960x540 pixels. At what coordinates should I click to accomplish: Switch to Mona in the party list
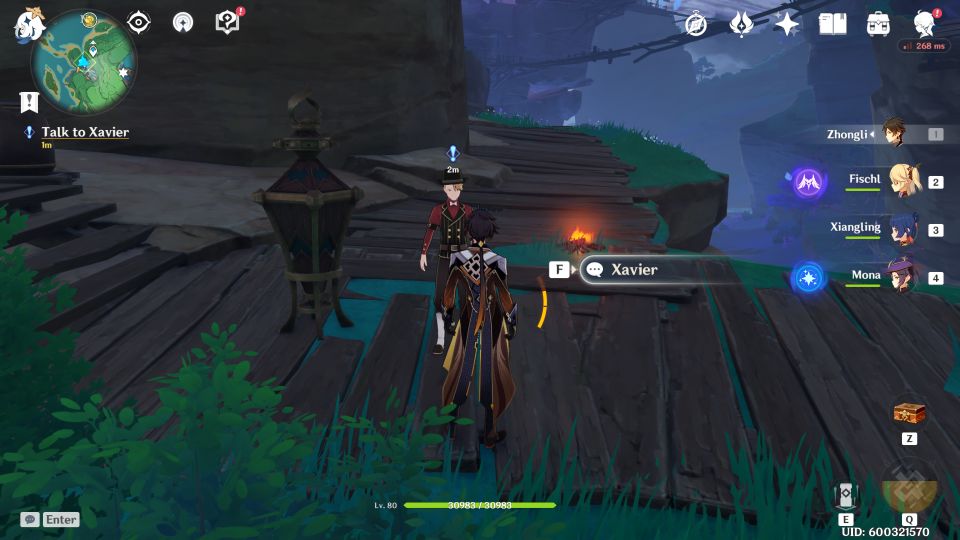[x=900, y=276]
